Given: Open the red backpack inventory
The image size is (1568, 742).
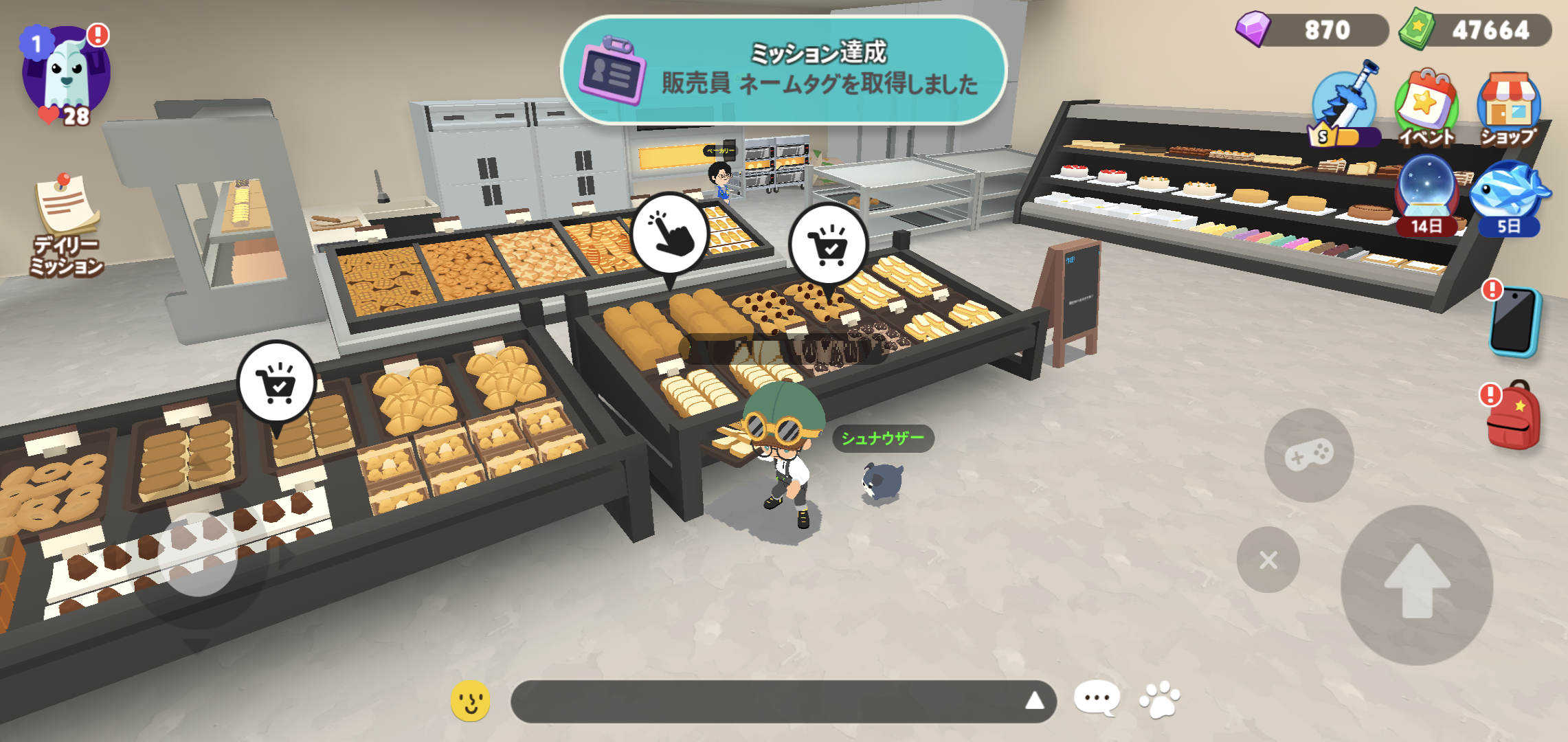Looking at the screenshot, I should click(x=1514, y=416).
